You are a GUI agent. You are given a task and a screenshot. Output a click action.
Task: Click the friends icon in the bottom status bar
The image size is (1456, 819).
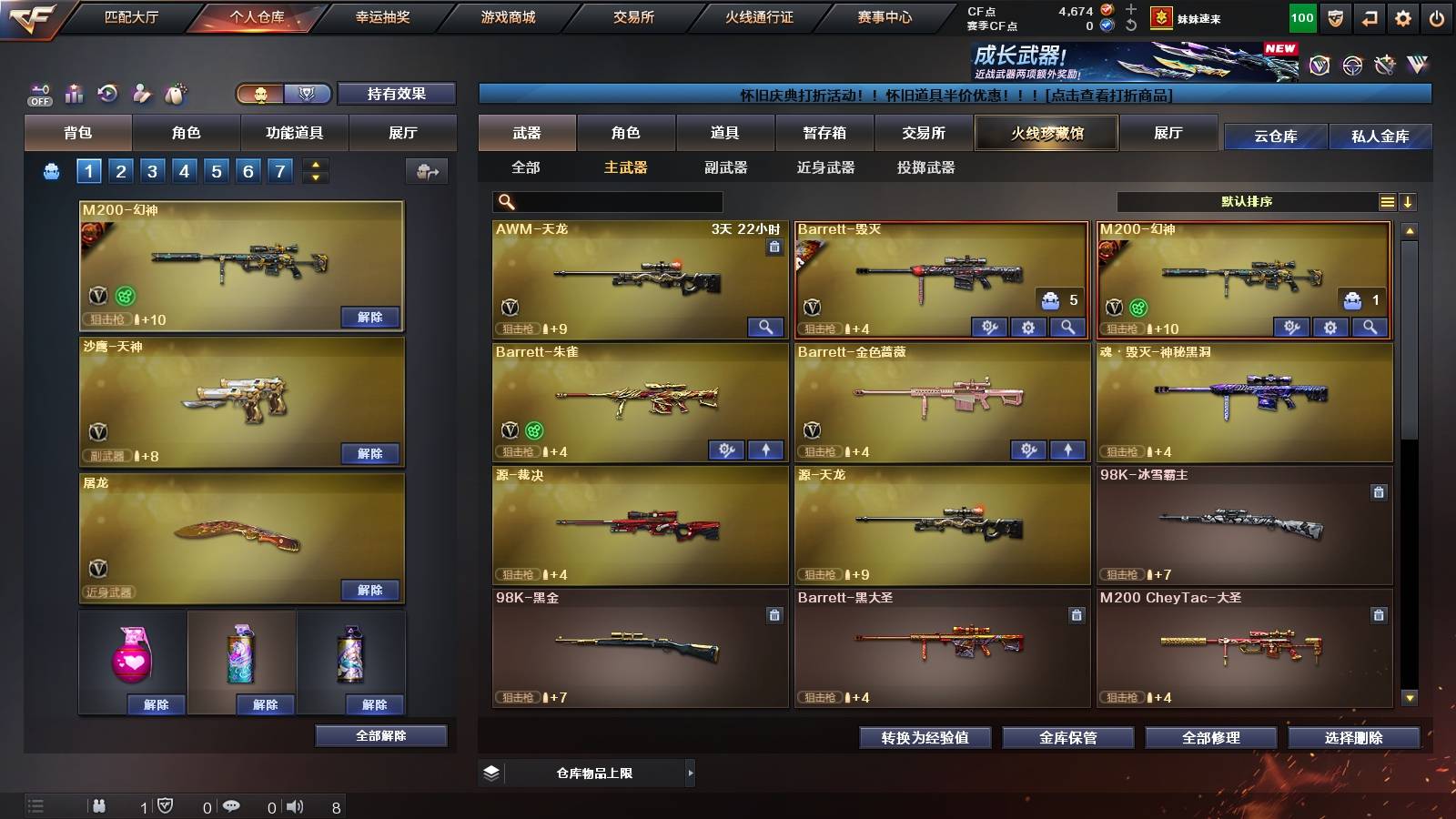98,805
